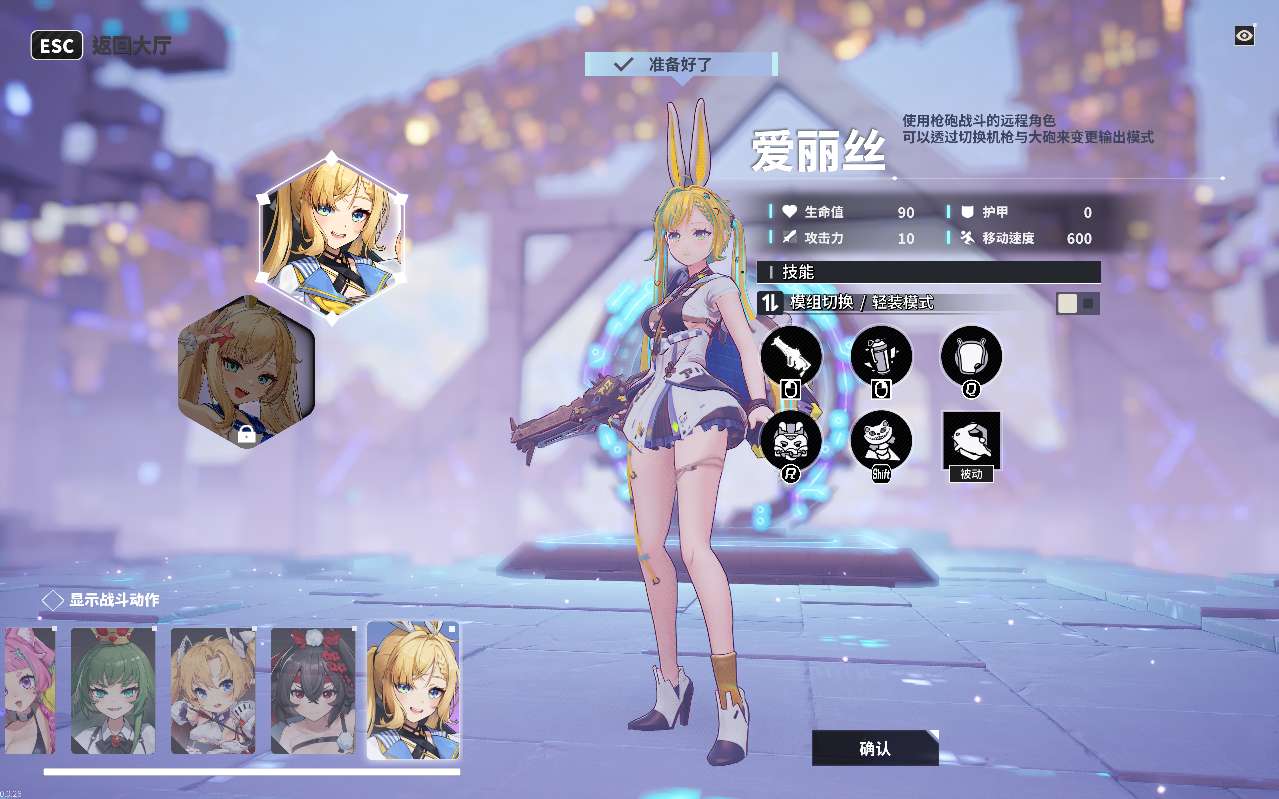Choose the black-haired red-flower character card
This screenshot has width=1279, height=799.
pos(313,690)
